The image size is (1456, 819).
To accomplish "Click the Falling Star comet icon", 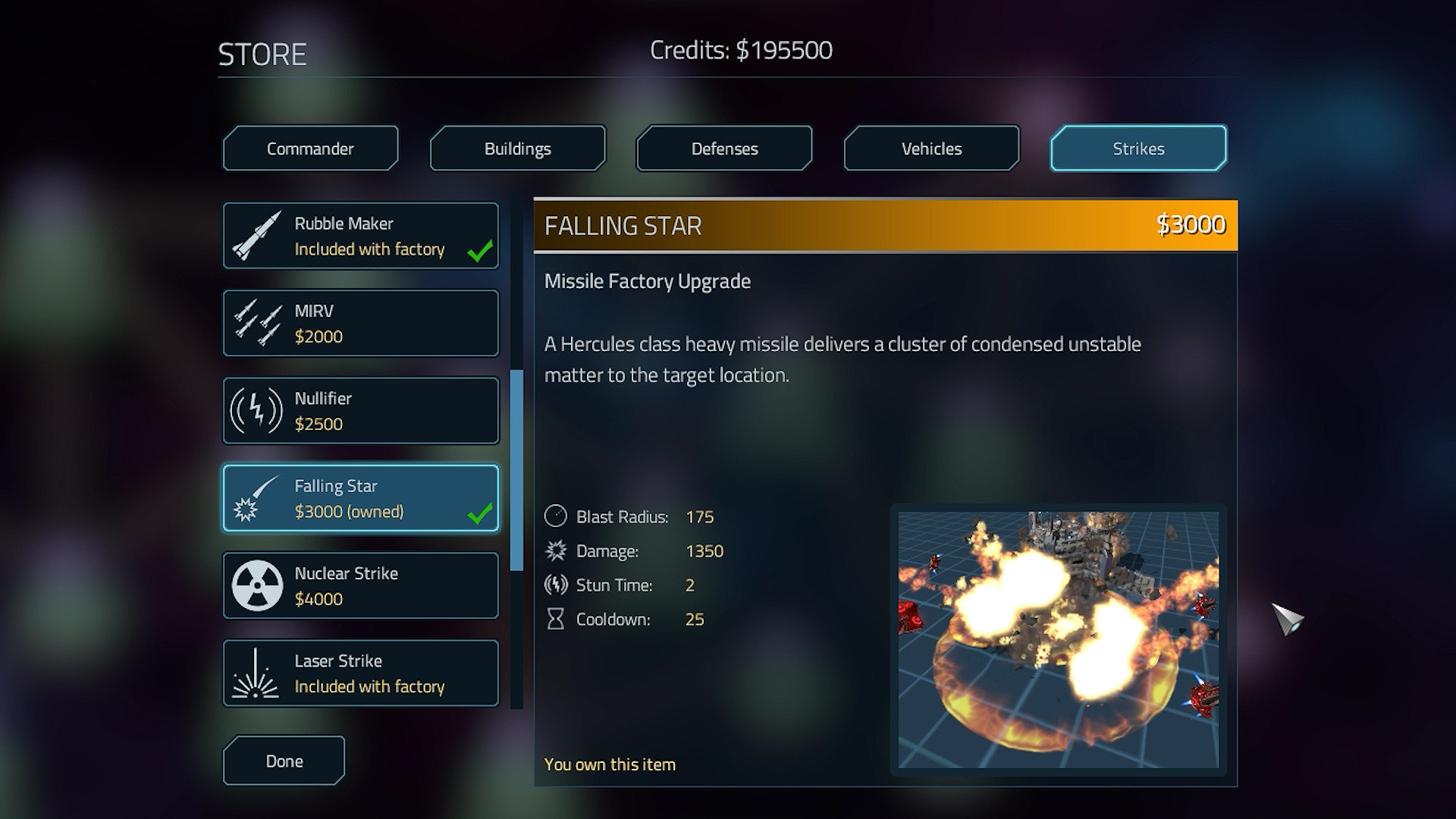I will click(256, 497).
